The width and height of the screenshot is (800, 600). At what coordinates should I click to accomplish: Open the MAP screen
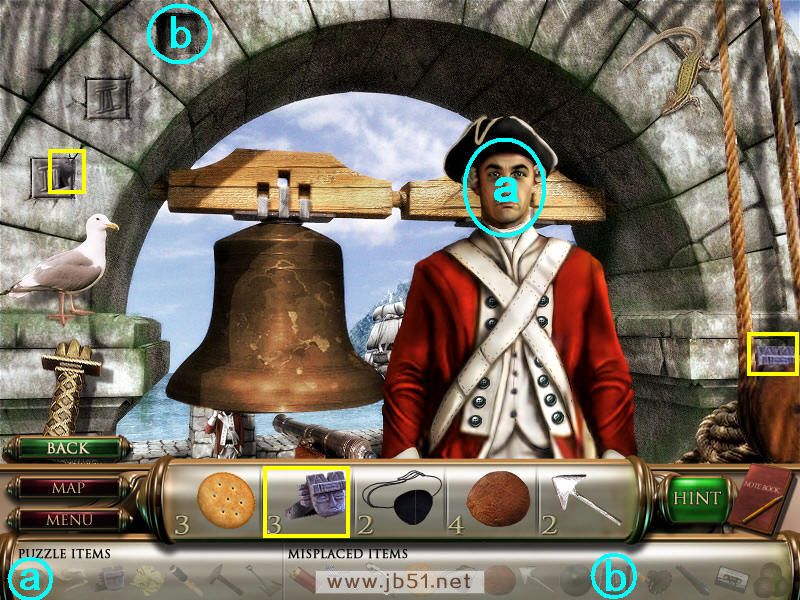pyautogui.click(x=68, y=489)
